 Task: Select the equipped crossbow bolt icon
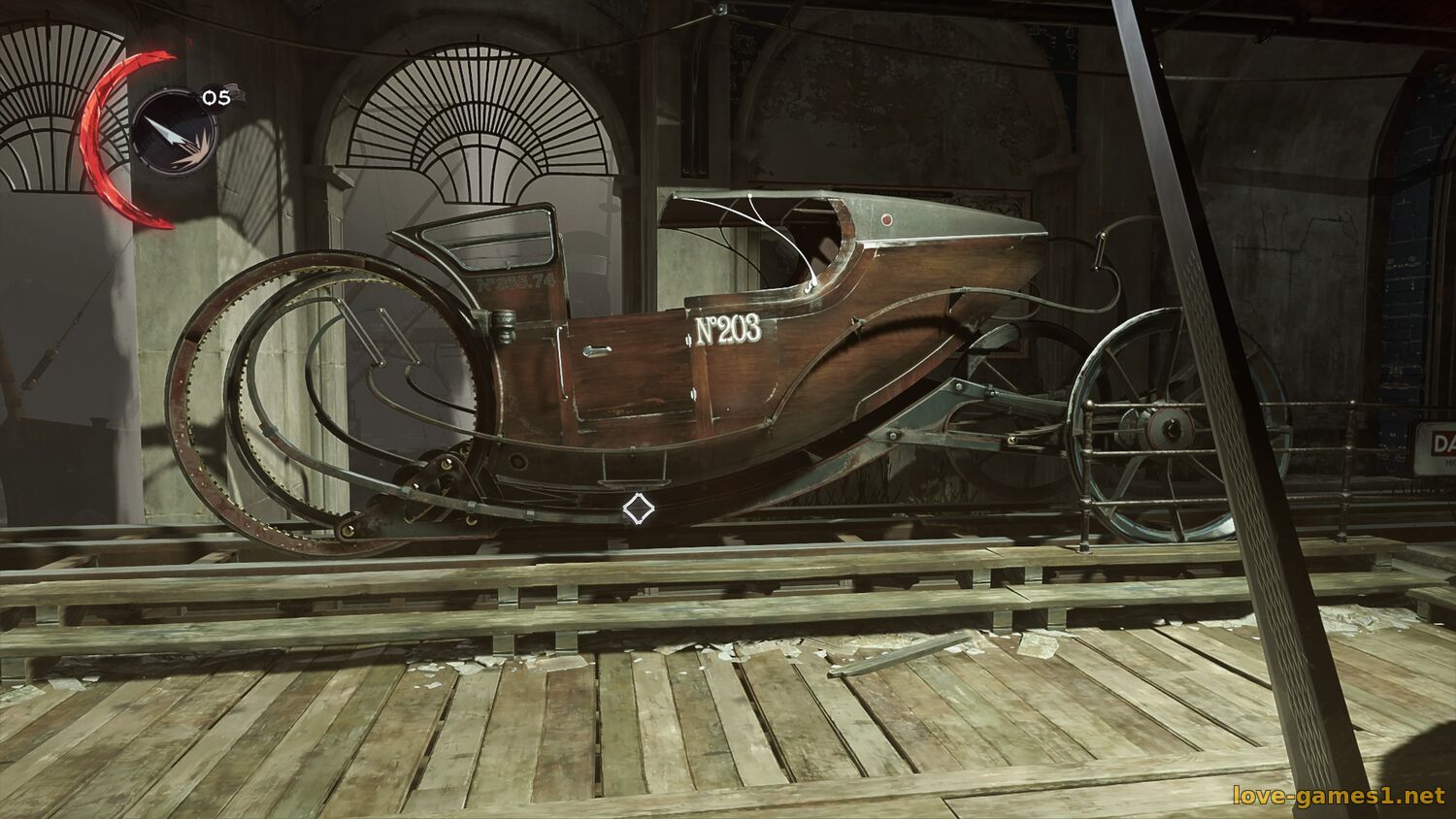(x=175, y=132)
